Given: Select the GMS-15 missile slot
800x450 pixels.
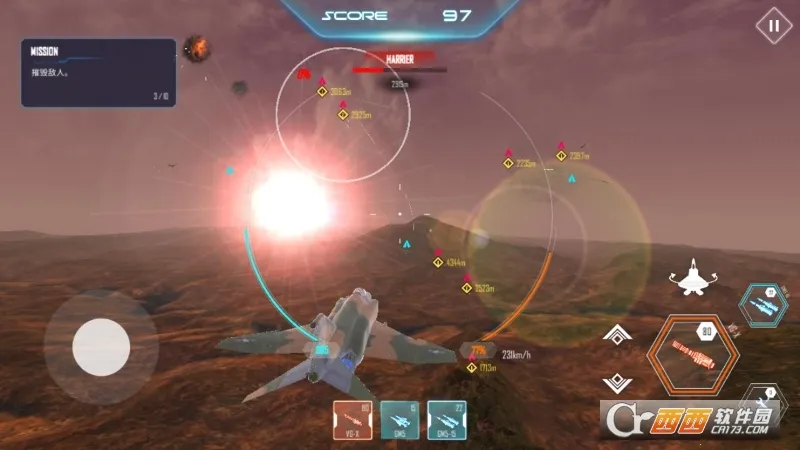Looking at the screenshot, I should coord(447,420).
